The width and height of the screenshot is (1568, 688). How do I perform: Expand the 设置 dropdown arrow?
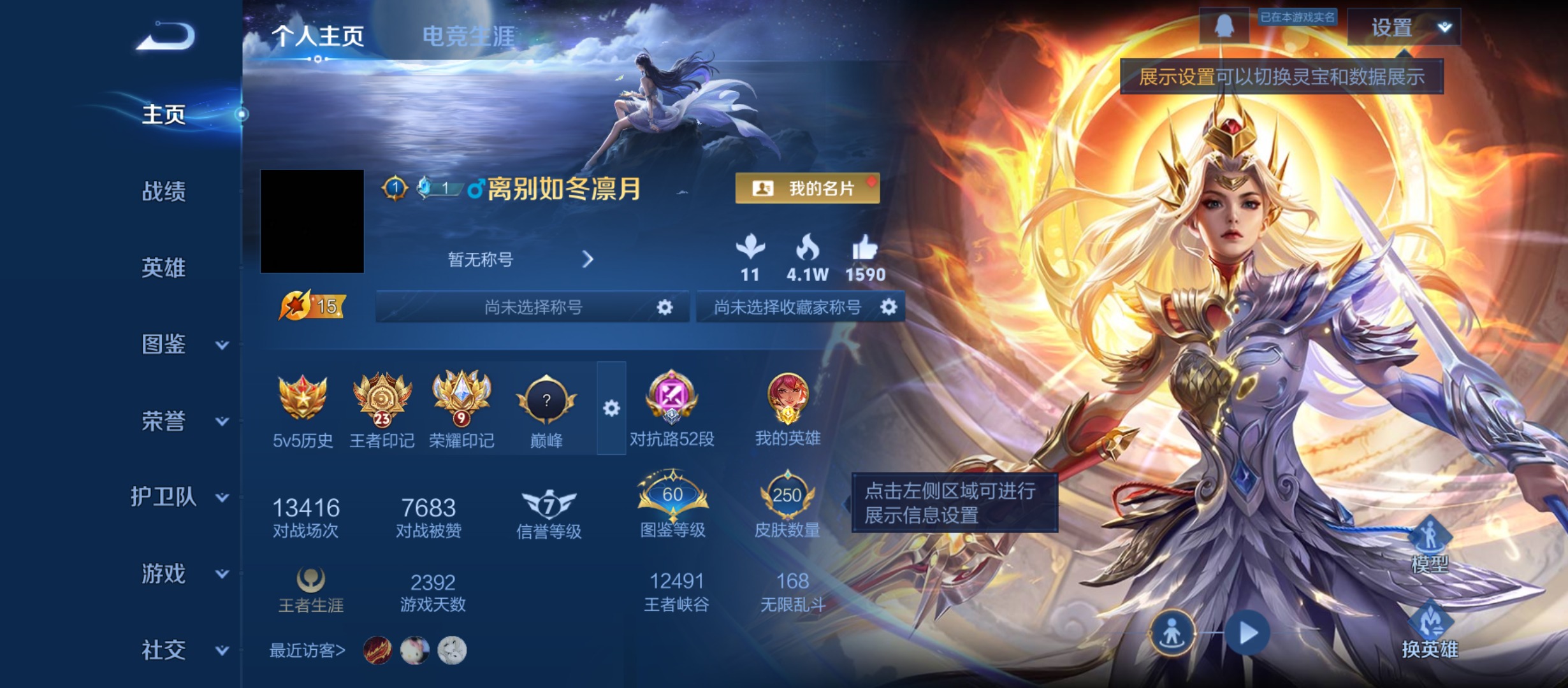1446,27
